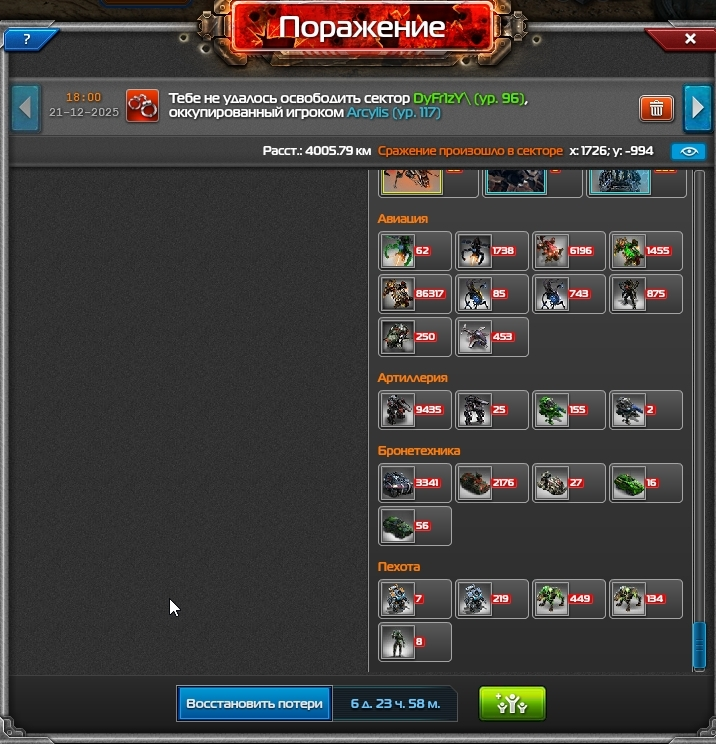Select the artillery unit with 9435 losses
This screenshot has width=716, height=744.
415,410
